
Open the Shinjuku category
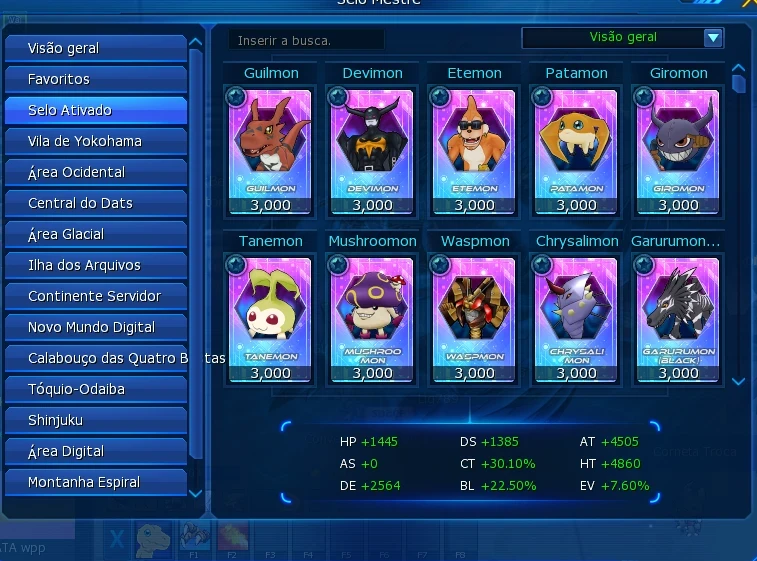point(95,420)
